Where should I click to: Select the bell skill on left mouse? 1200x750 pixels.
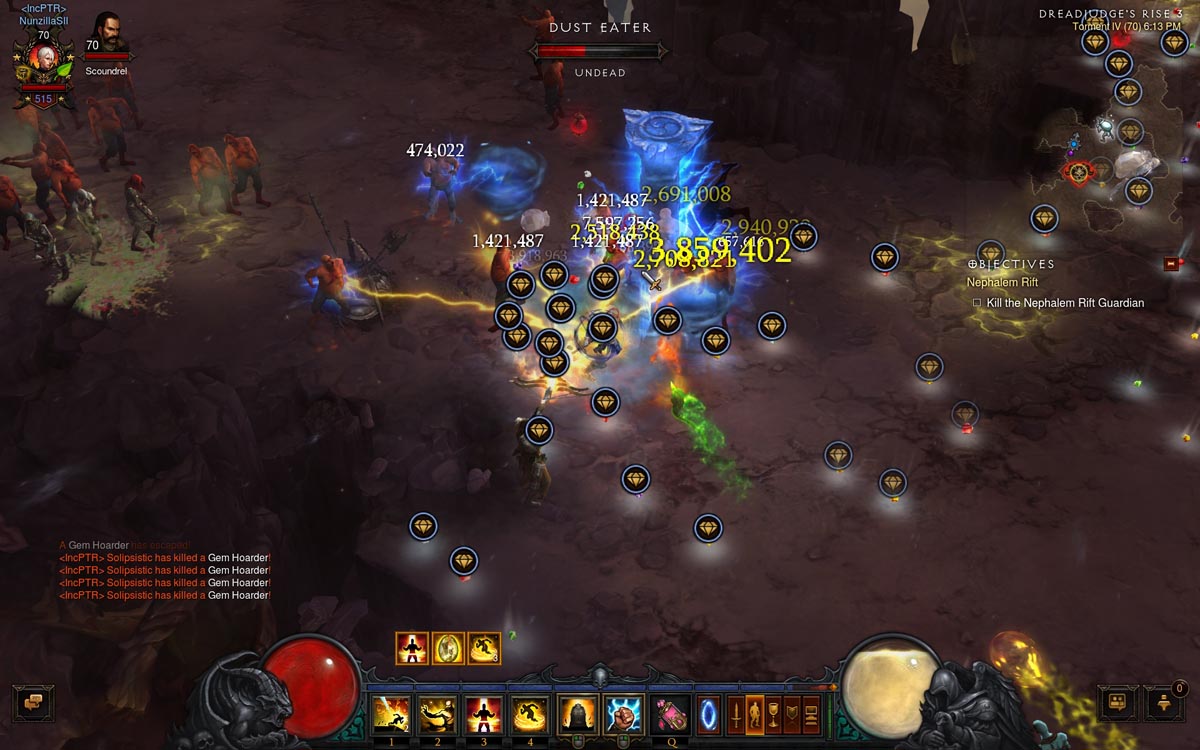click(577, 715)
